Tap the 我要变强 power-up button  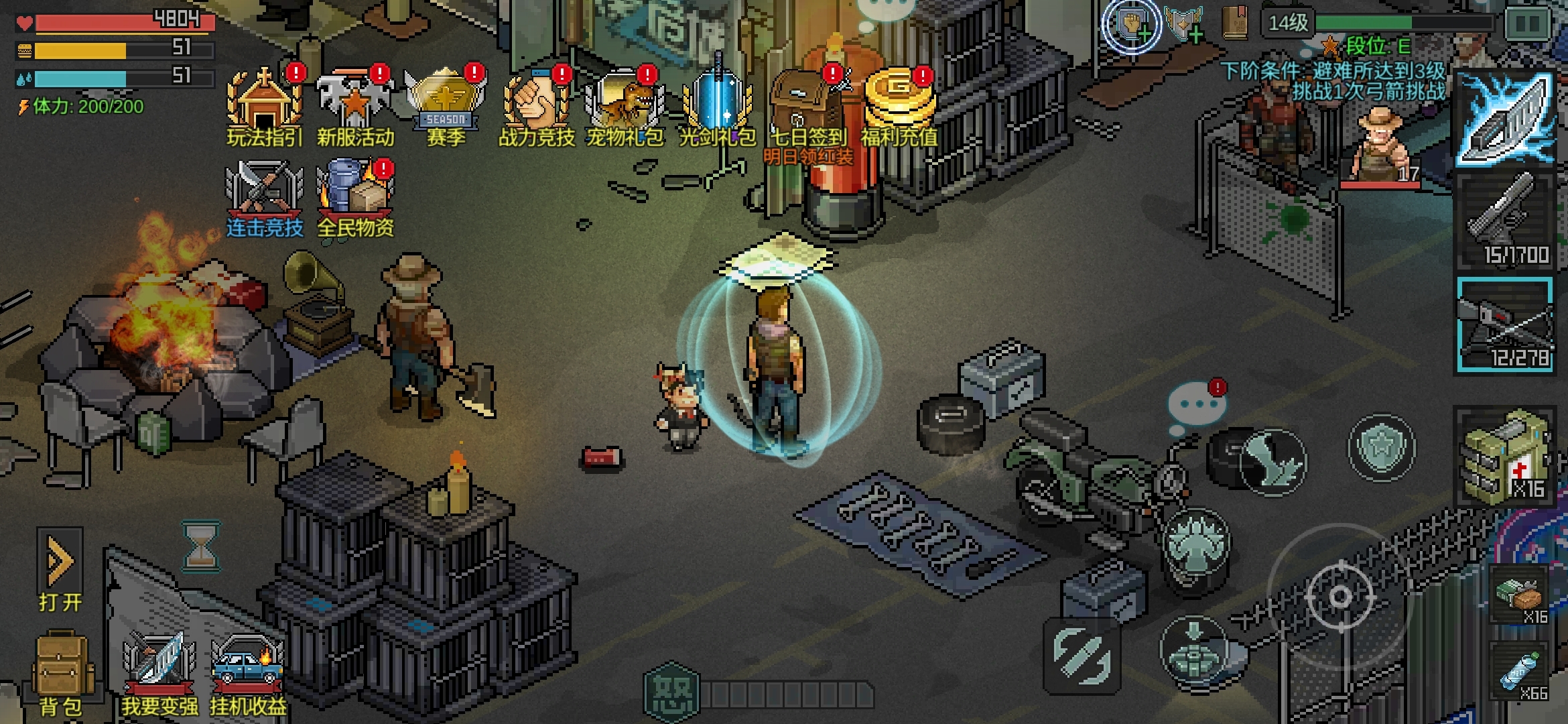point(159,674)
